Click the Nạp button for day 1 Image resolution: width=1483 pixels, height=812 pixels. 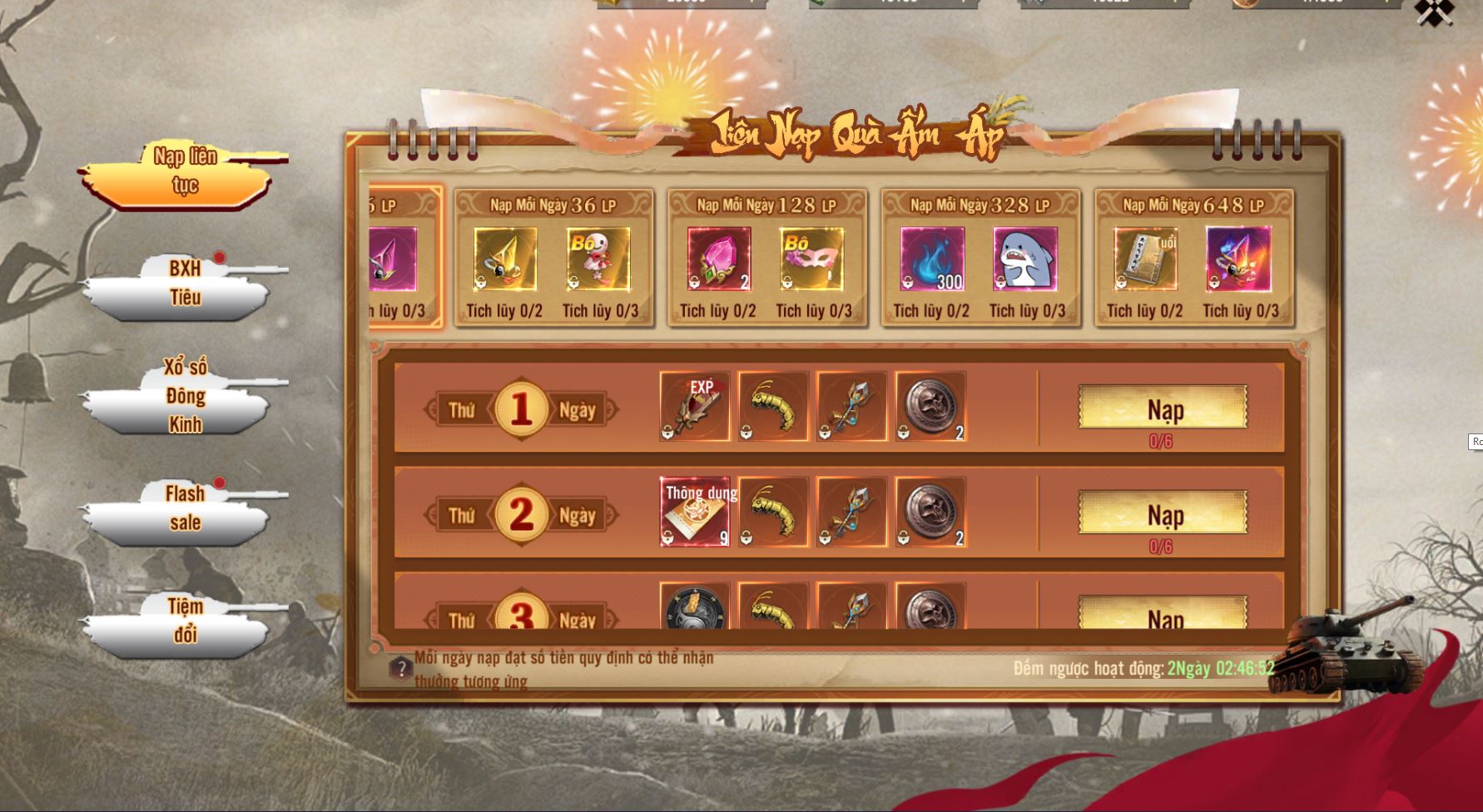(1163, 408)
